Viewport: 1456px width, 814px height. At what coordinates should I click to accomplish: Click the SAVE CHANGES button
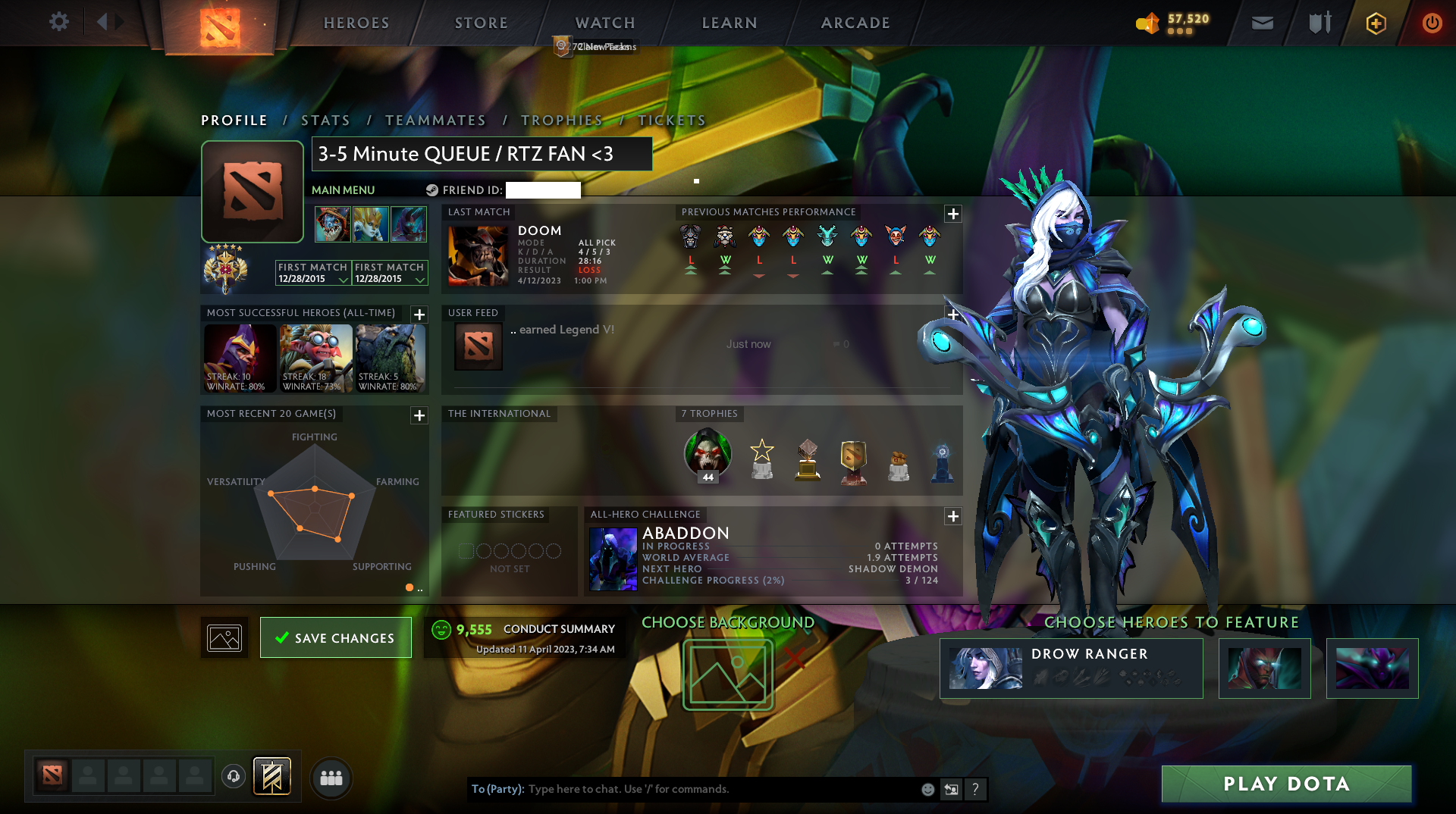coord(335,637)
